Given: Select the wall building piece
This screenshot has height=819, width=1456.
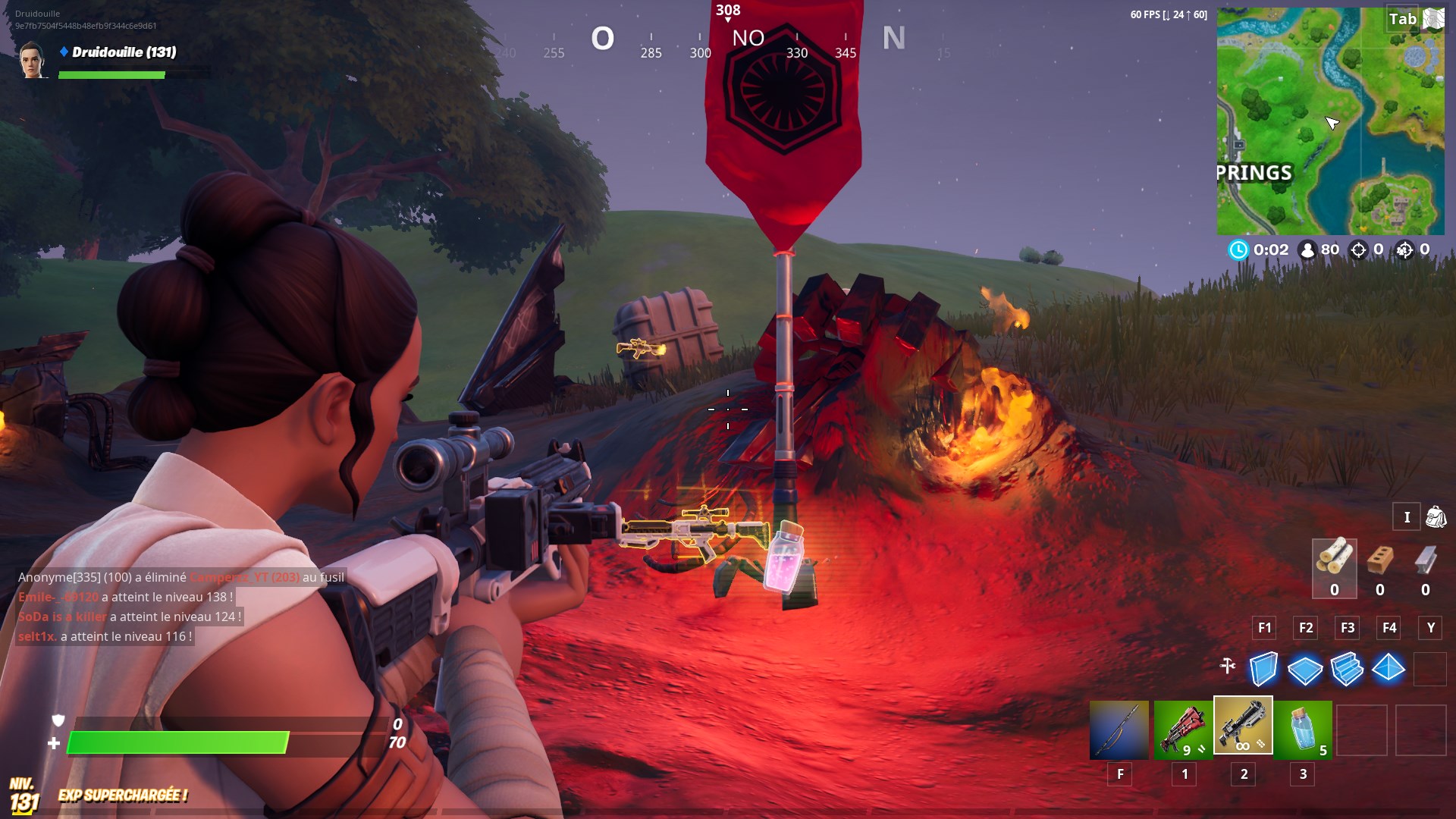Looking at the screenshot, I should 1263,669.
